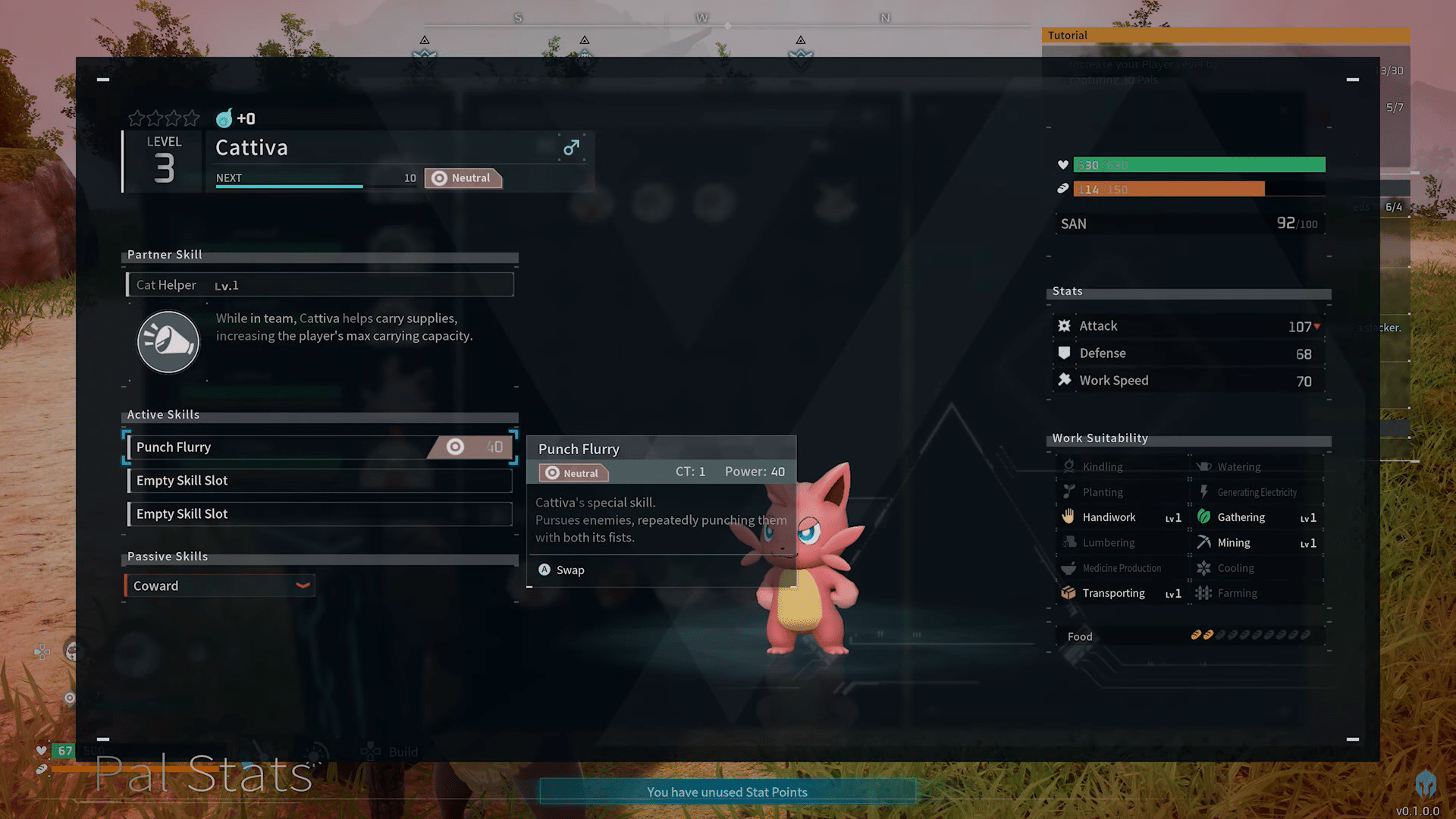Open the Pal Stats tab label

click(203, 773)
